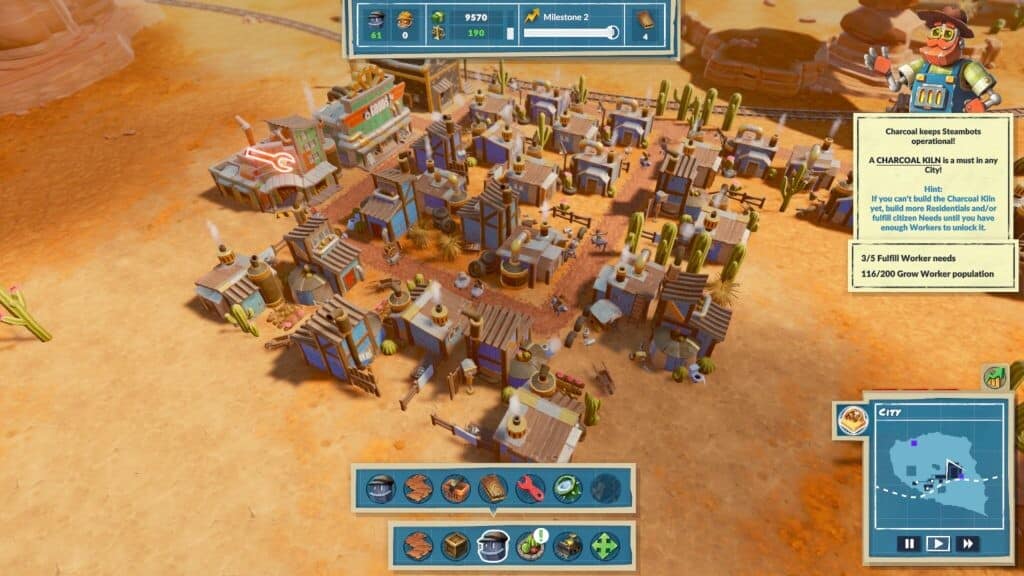Open the worker steambot build category

[381, 488]
